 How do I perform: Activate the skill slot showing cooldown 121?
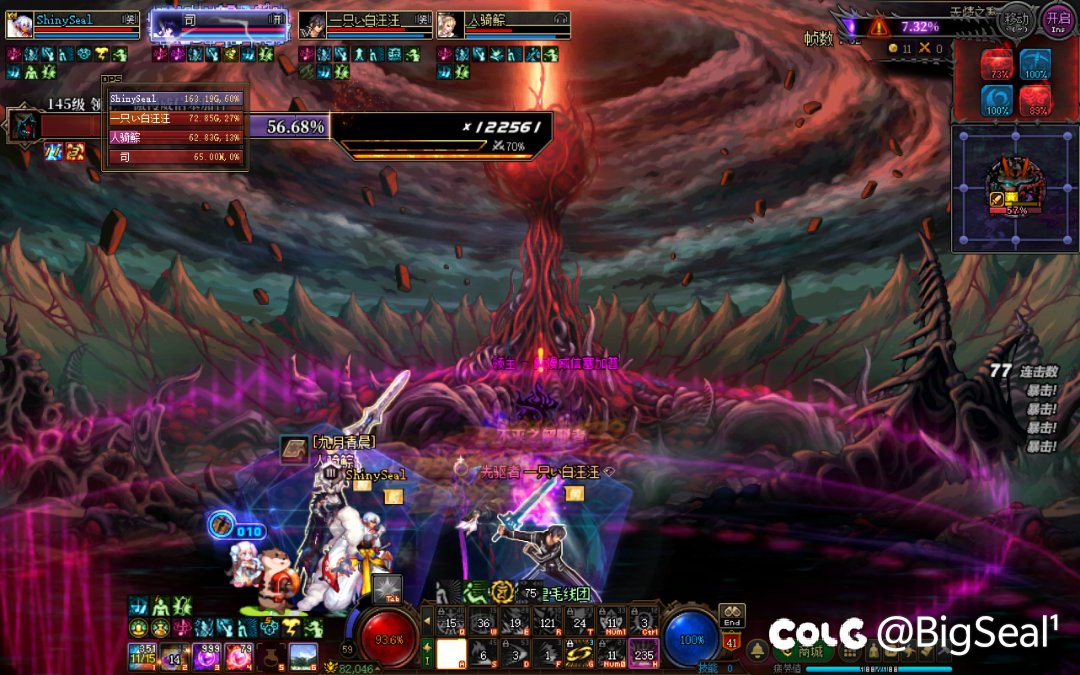click(x=546, y=622)
